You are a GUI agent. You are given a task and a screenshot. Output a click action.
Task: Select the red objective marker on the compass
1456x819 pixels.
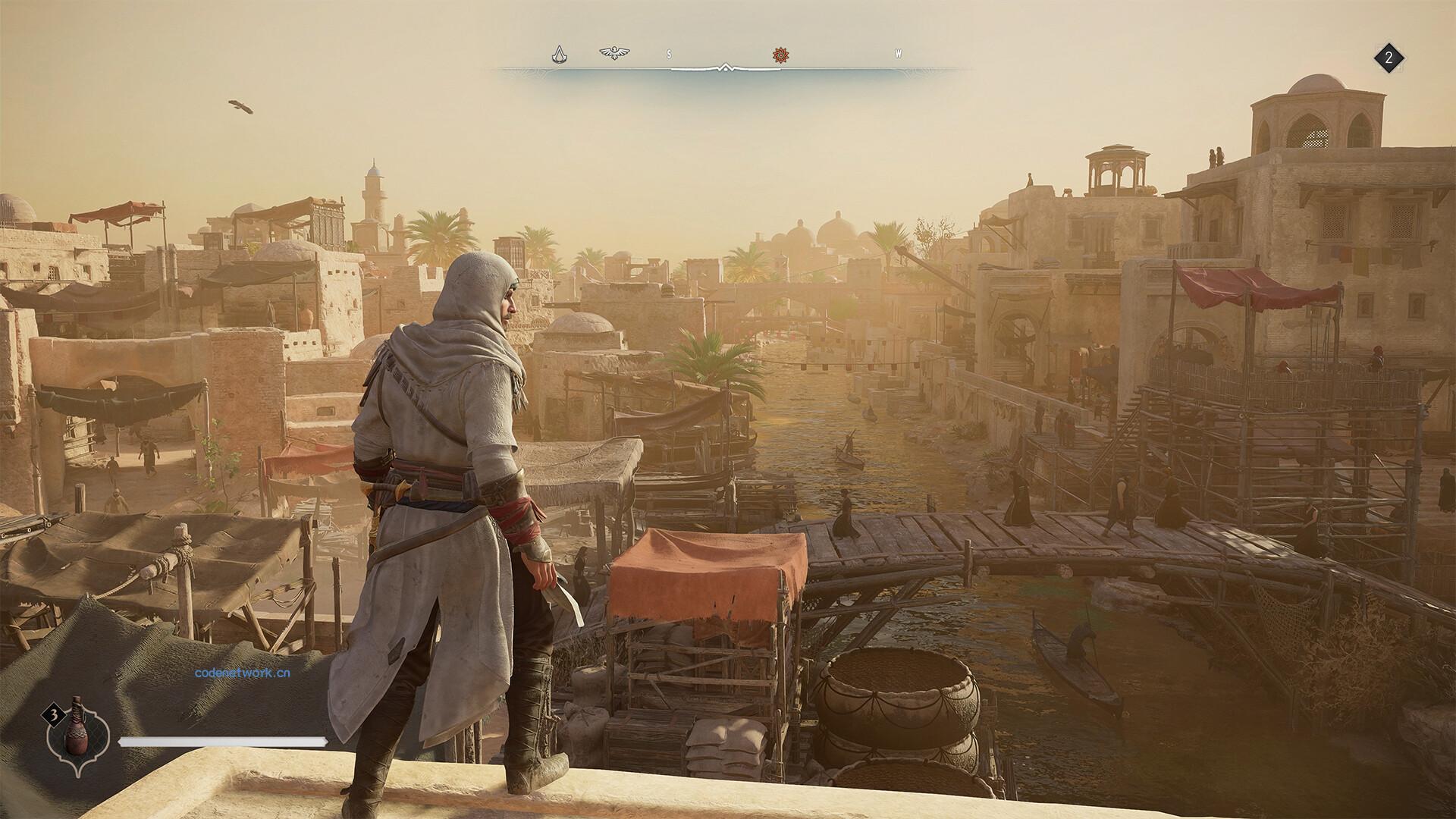click(780, 55)
